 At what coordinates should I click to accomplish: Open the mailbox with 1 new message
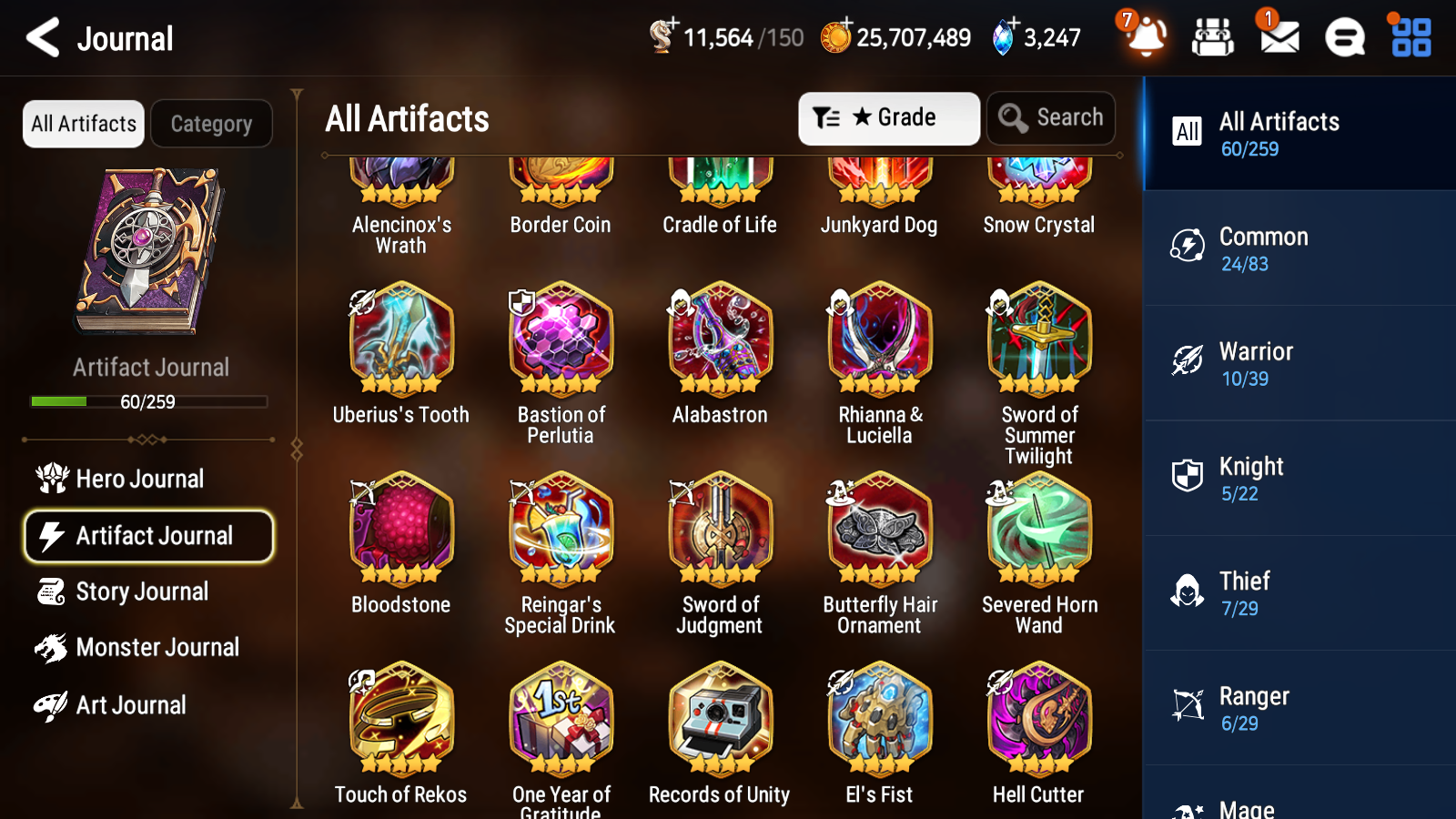pyautogui.click(x=1278, y=38)
